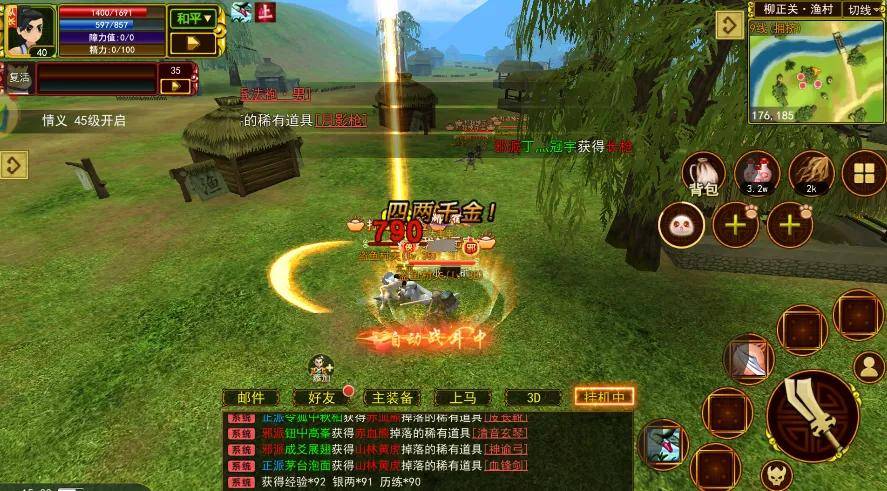Screen dimensions: 887x491
Task: Collapse the minimap with the arrow button
Action: coord(730,27)
